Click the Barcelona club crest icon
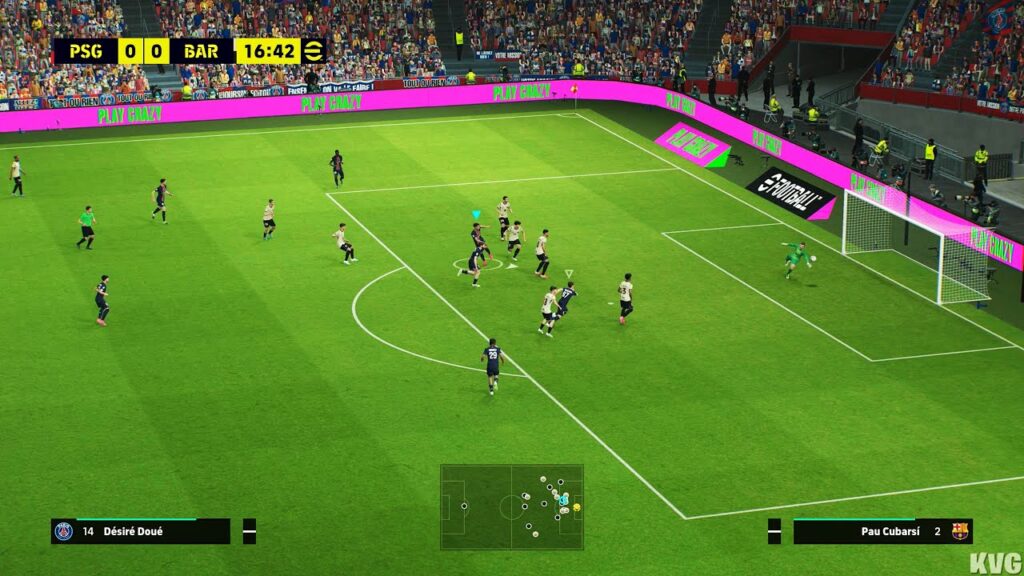Image resolution: width=1024 pixels, height=576 pixels. [959, 531]
